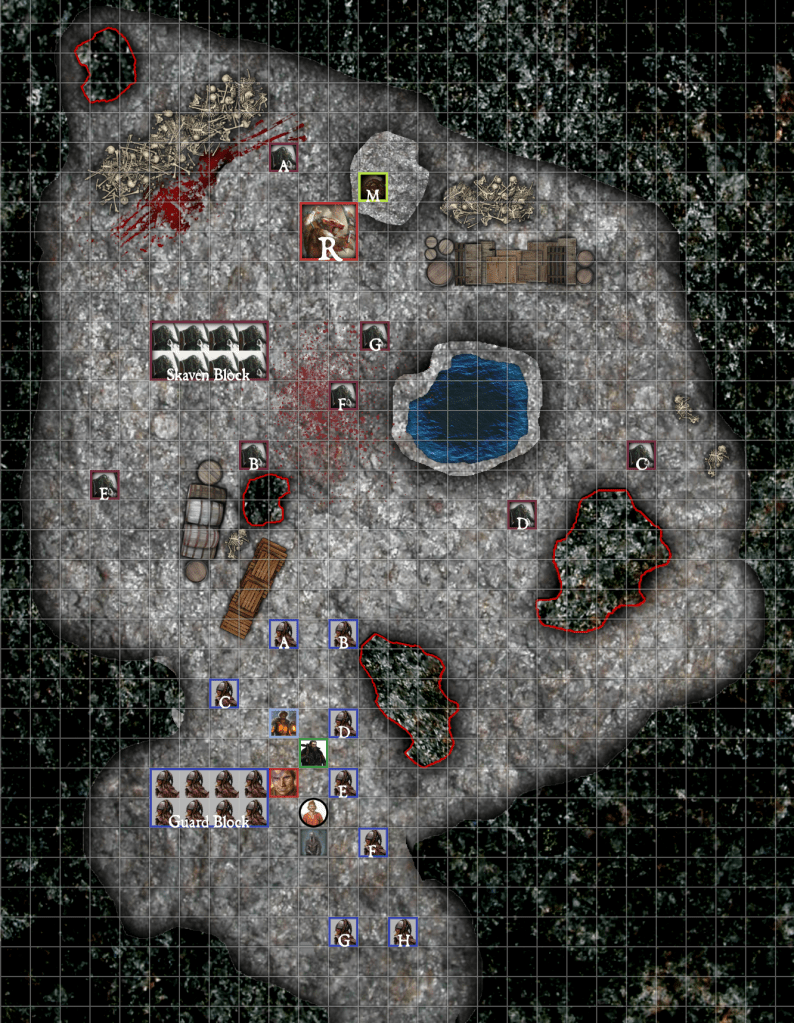Select the blue-bordered guard token labeled F
Screen dimensions: 794x1023
pyautogui.click(x=373, y=843)
